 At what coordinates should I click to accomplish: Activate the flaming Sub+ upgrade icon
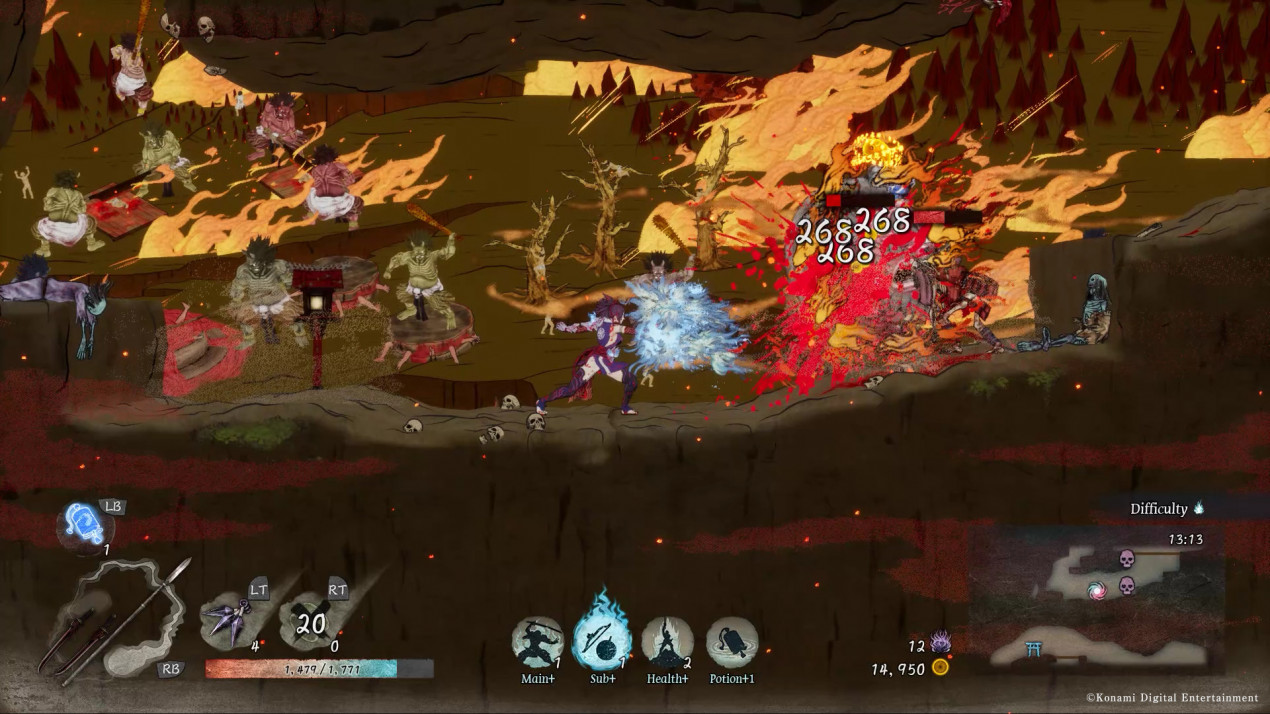602,642
